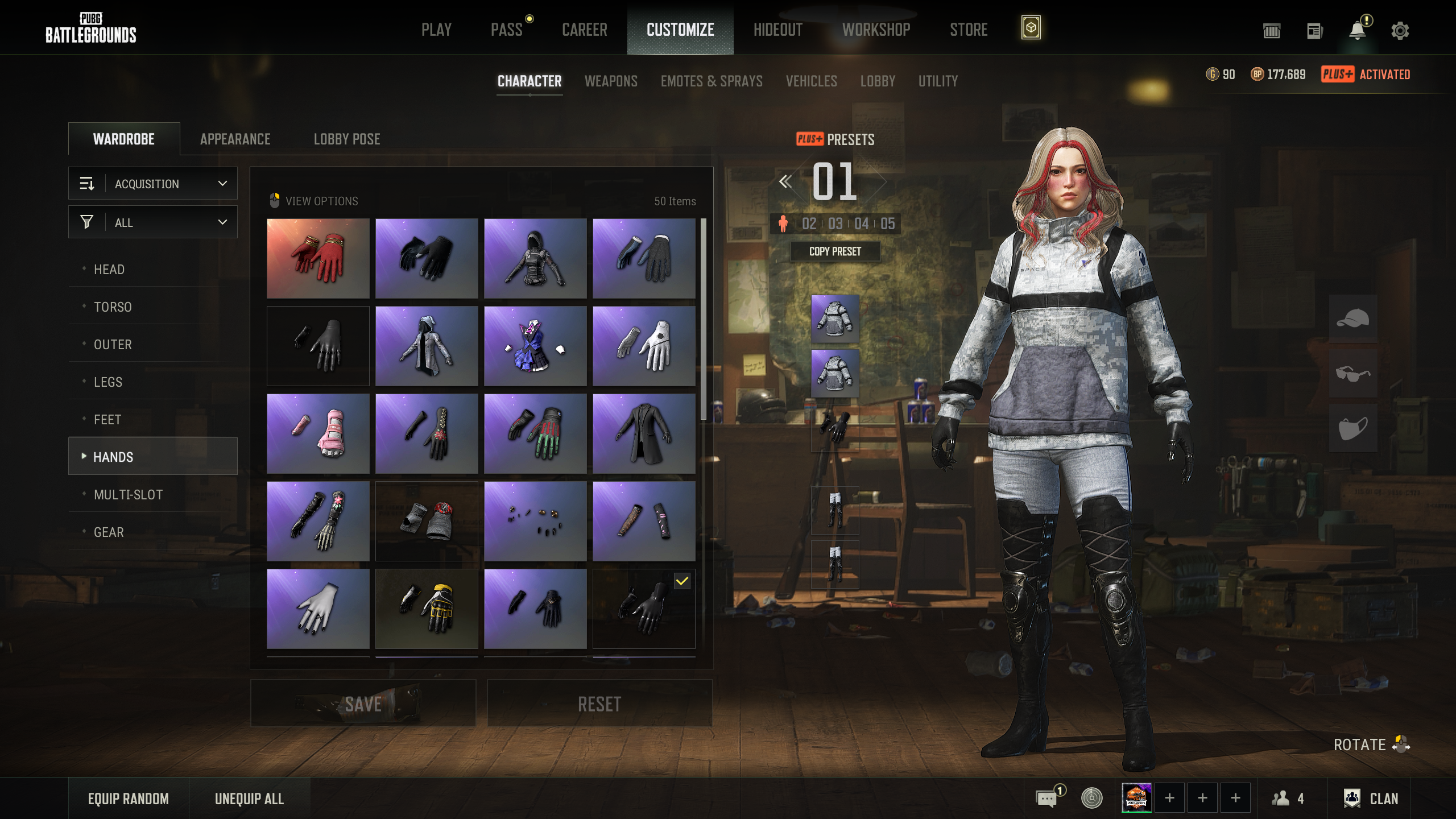
Task: Equip the pink boxing gloves item
Action: pyautogui.click(x=318, y=434)
